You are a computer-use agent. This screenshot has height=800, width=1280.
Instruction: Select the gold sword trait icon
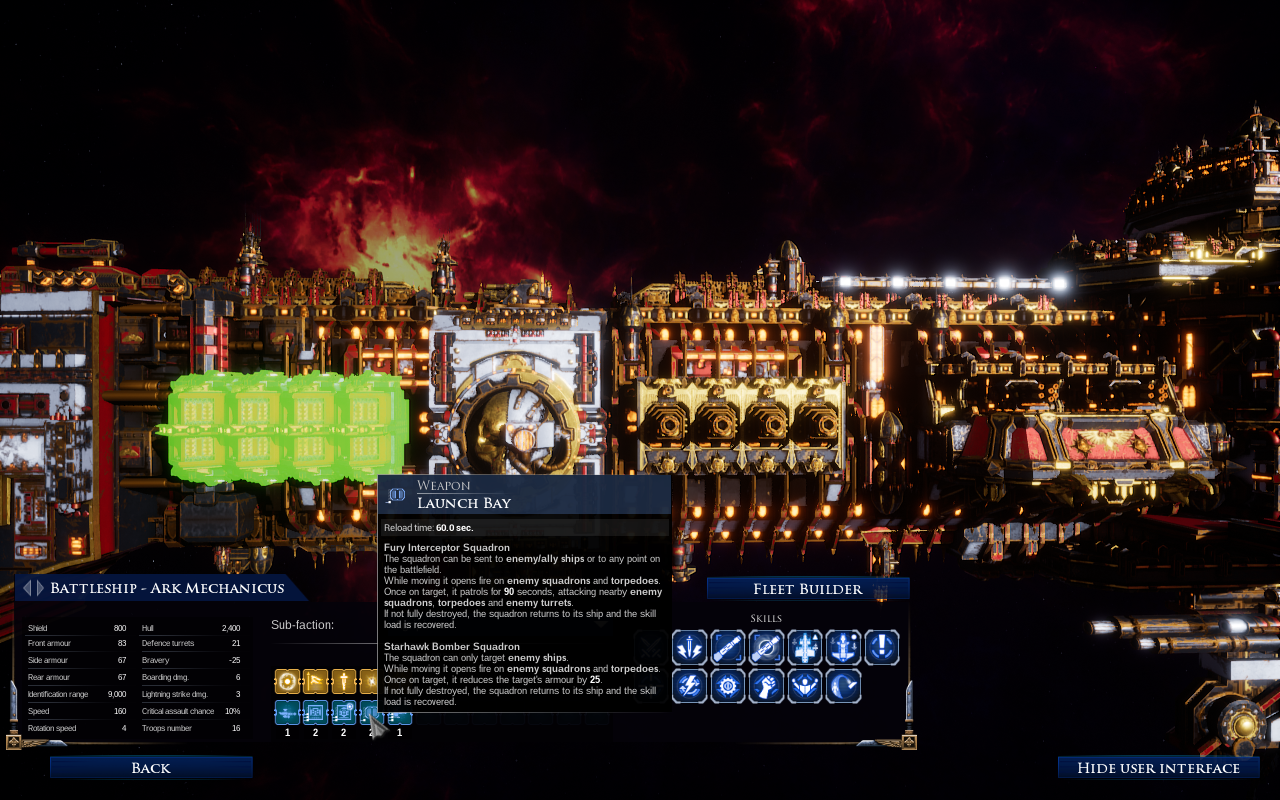(344, 682)
